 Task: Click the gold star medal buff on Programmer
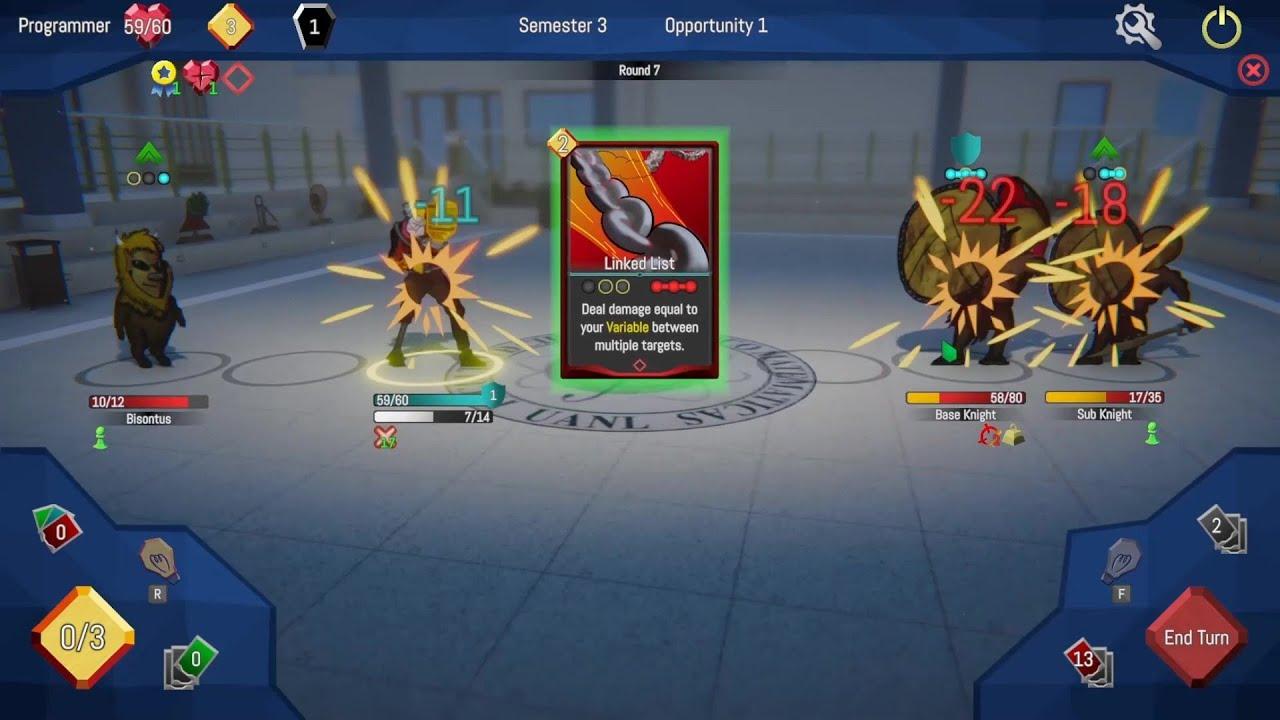162,73
